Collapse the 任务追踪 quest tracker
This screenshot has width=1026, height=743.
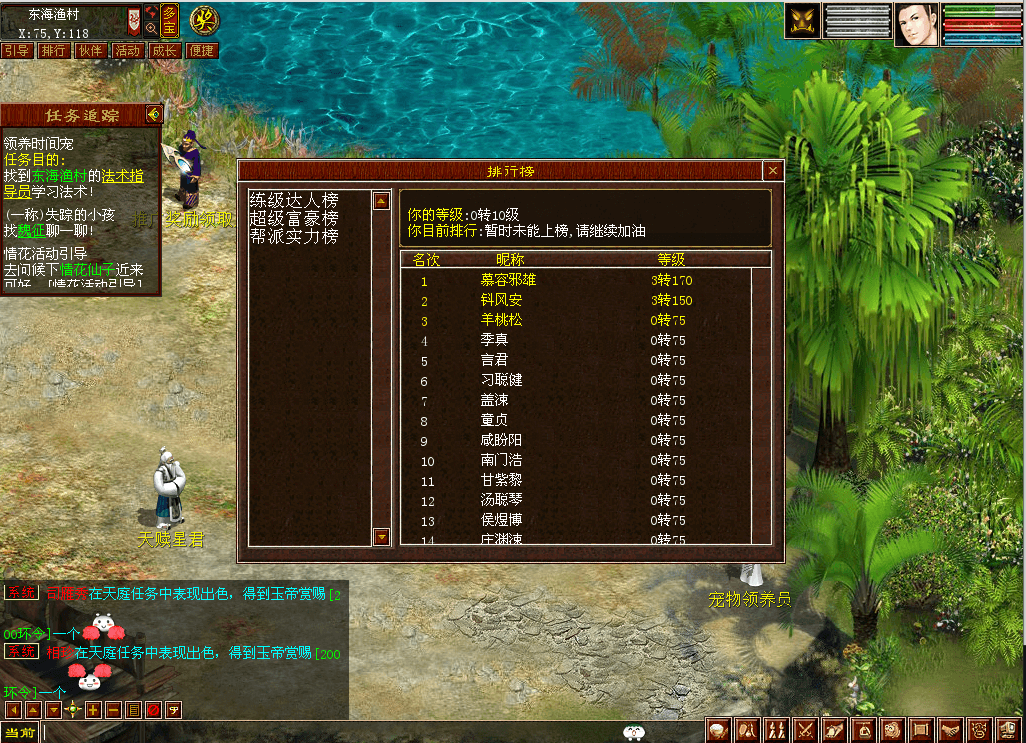coord(153,114)
